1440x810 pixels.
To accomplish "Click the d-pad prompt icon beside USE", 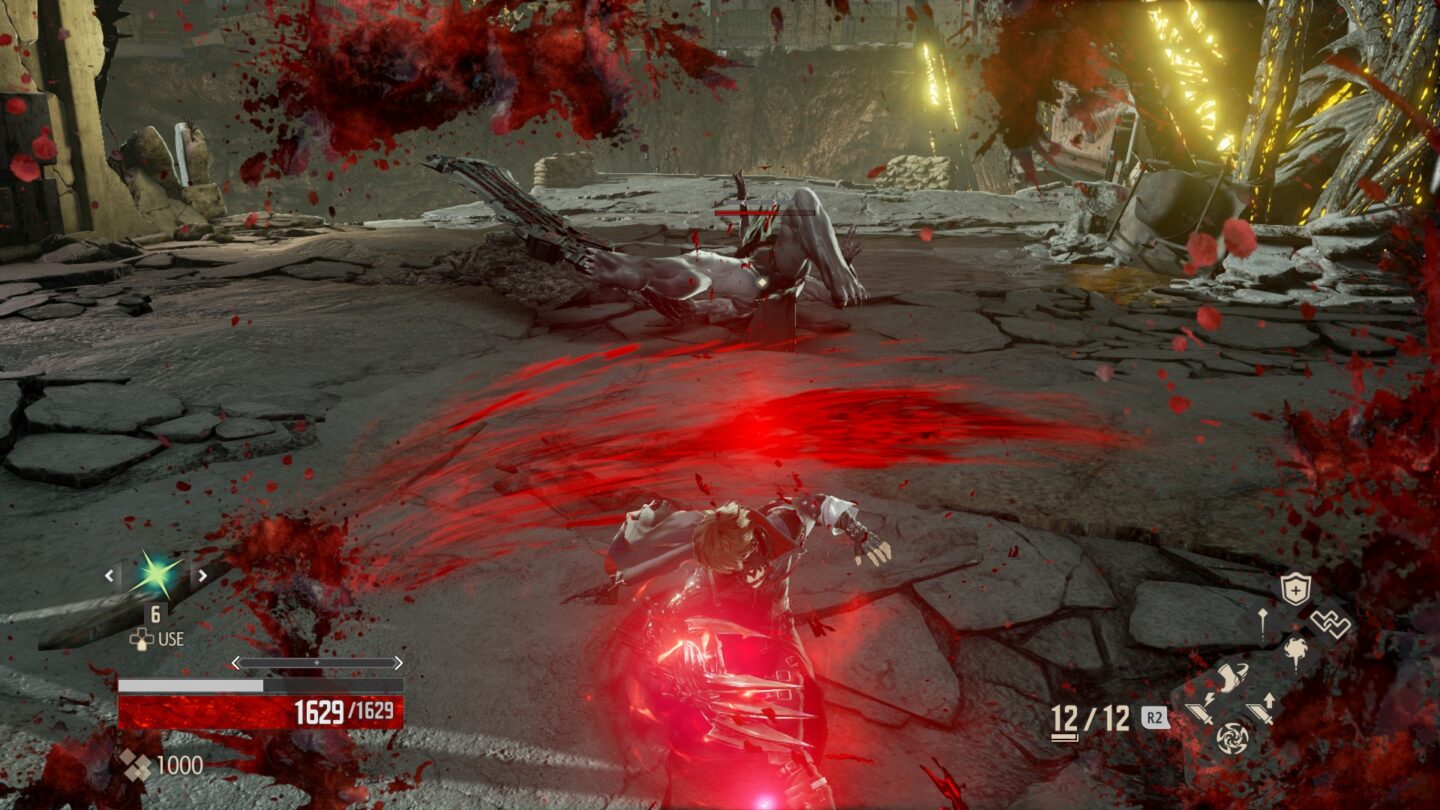I will click(x=141, y=638).
